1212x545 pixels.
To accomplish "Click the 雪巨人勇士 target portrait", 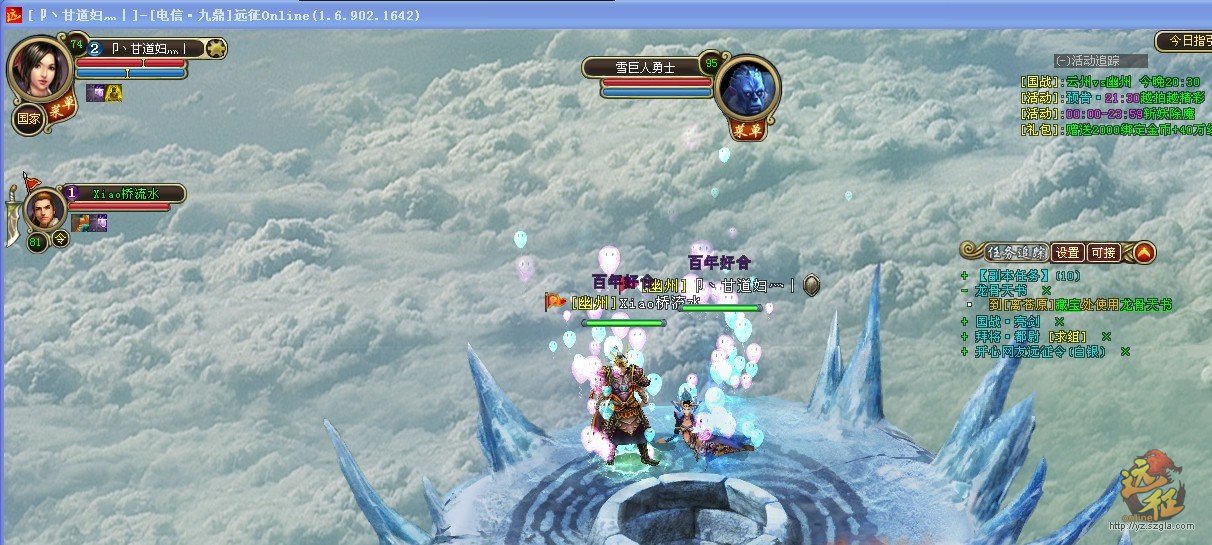I will (x=746, y=89).
